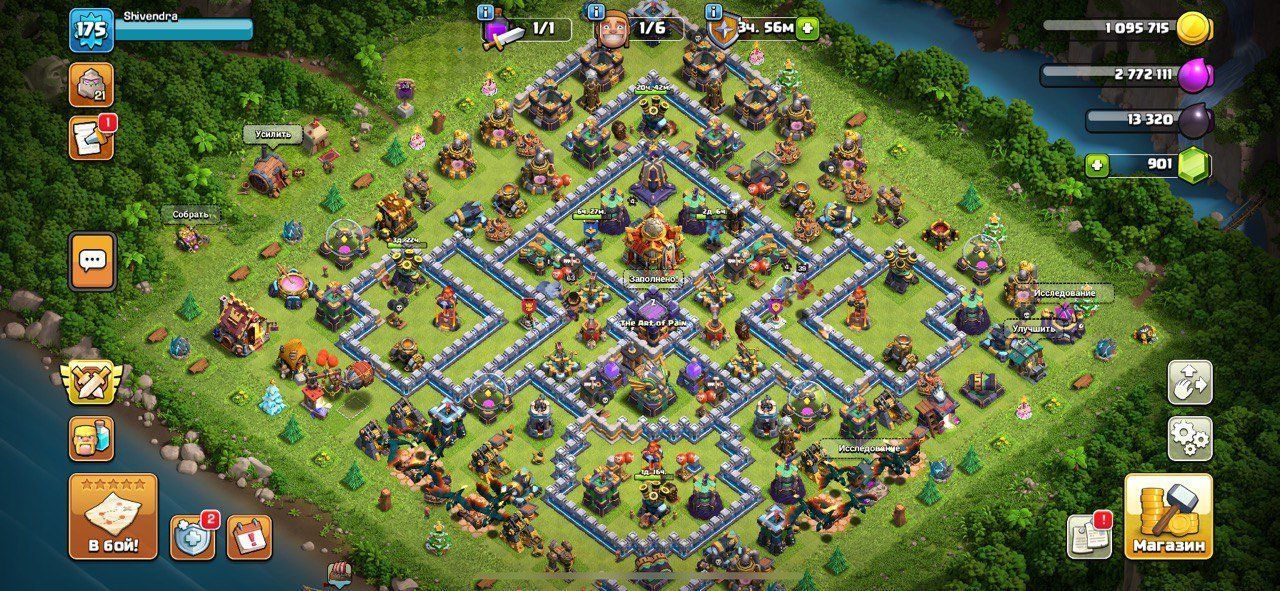This screenshot has width=1280, height=591.
Task: Open the gold coin resource counter
Action: coord(1193,28)
